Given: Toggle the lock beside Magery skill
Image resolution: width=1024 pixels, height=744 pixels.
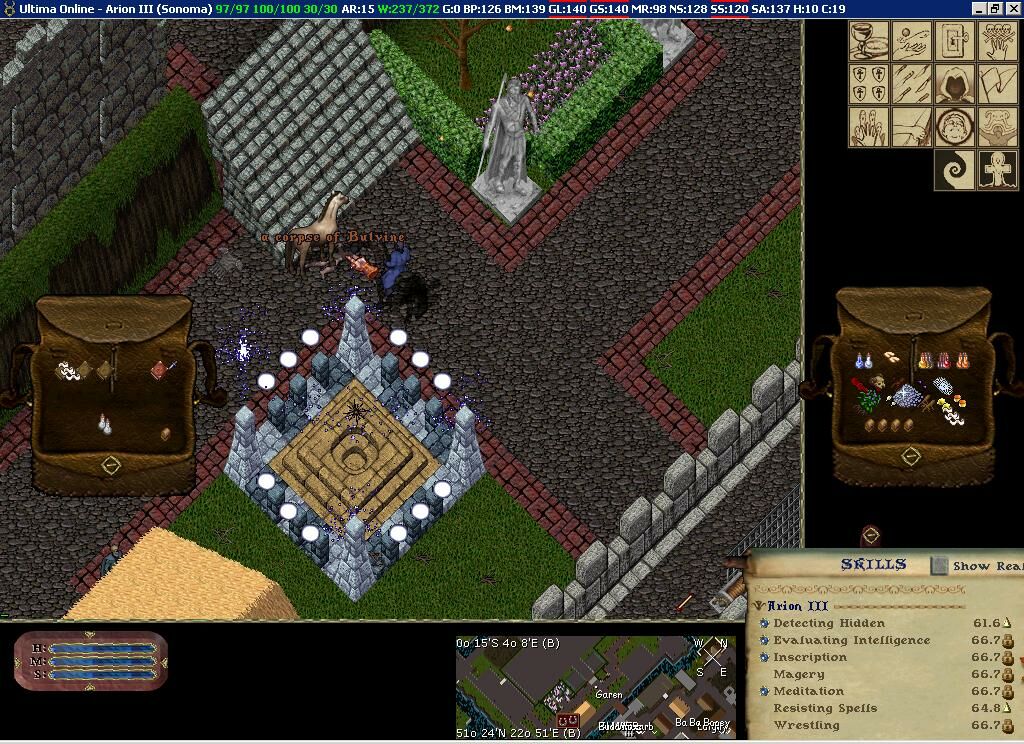Looking at the screenshot, I should 1008,675.
